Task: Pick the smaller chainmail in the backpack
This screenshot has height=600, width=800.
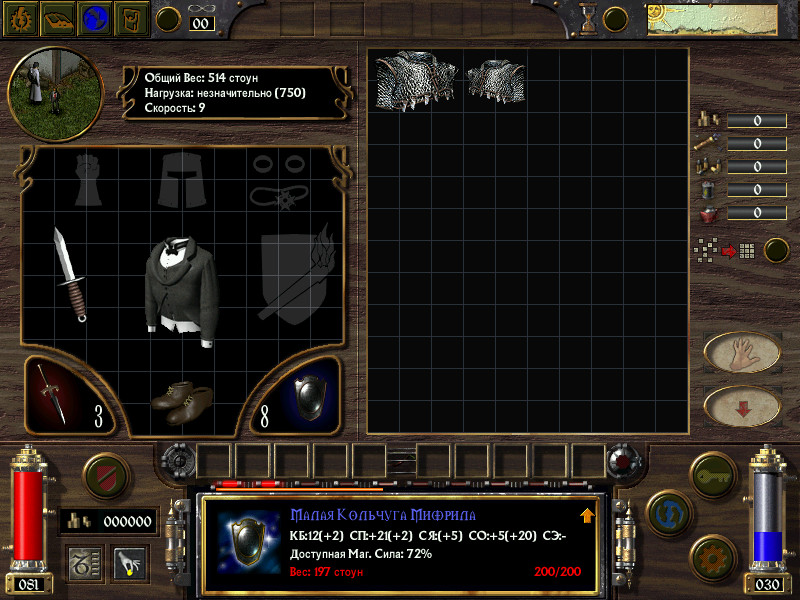Action: [x=496, y=78]
